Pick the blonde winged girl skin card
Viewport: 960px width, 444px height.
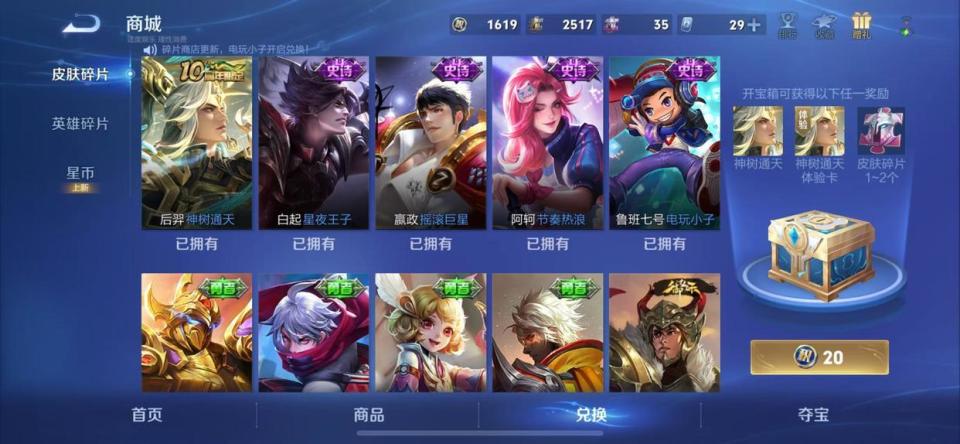tap(430, 332)
